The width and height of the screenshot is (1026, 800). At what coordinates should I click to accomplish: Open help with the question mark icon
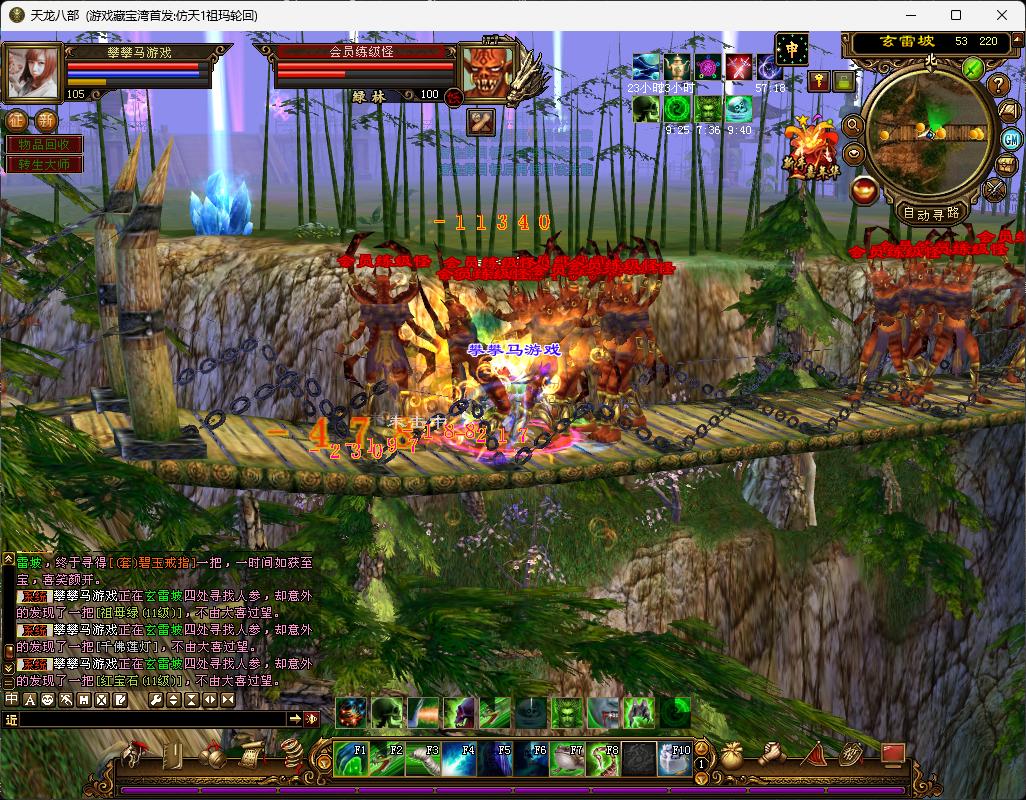[x=999, y=85]
